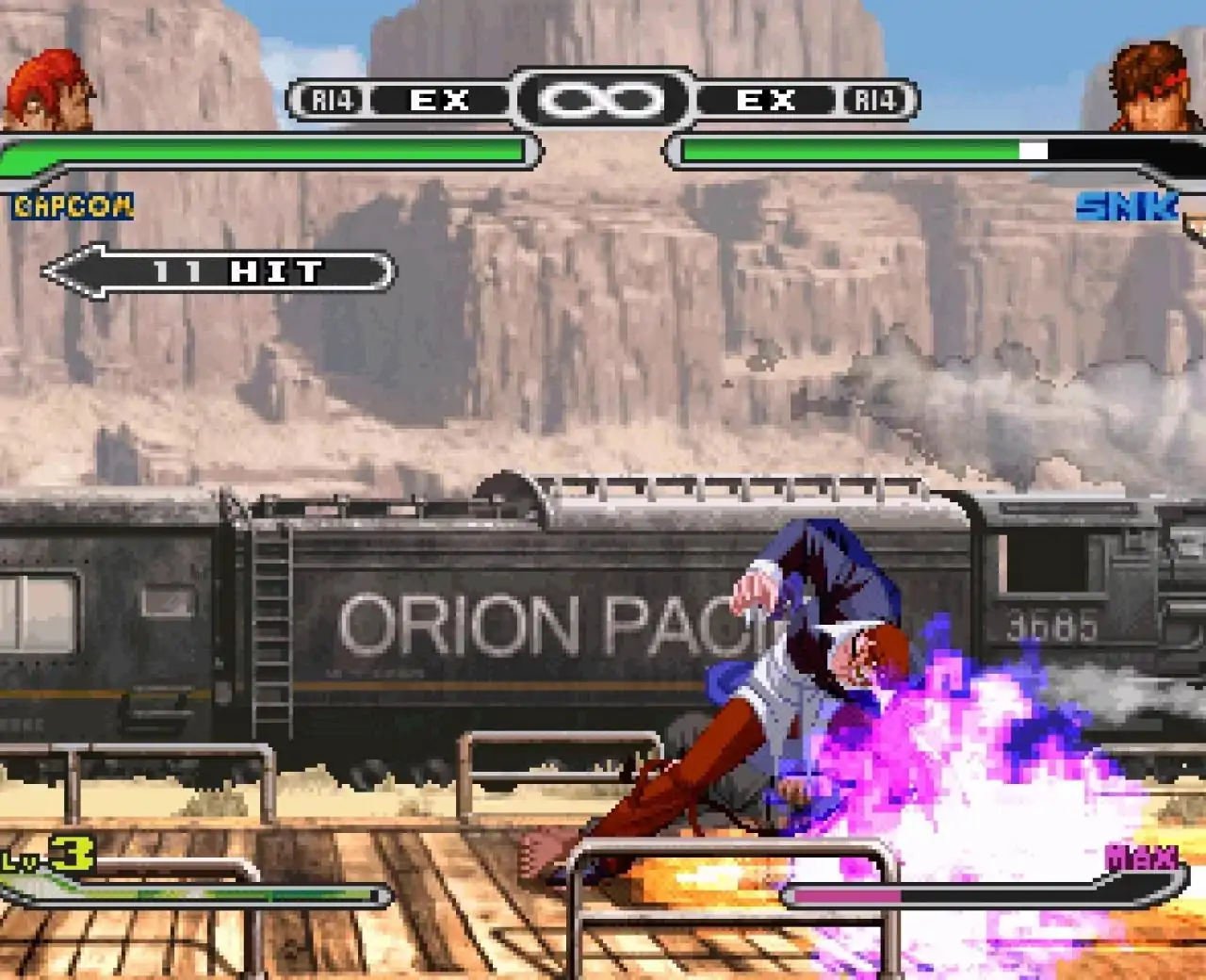Select Ryu's portrait in the top-left corner
Image resolution: width=1206 pixels, height=980 pixels.
click(45, 90)
